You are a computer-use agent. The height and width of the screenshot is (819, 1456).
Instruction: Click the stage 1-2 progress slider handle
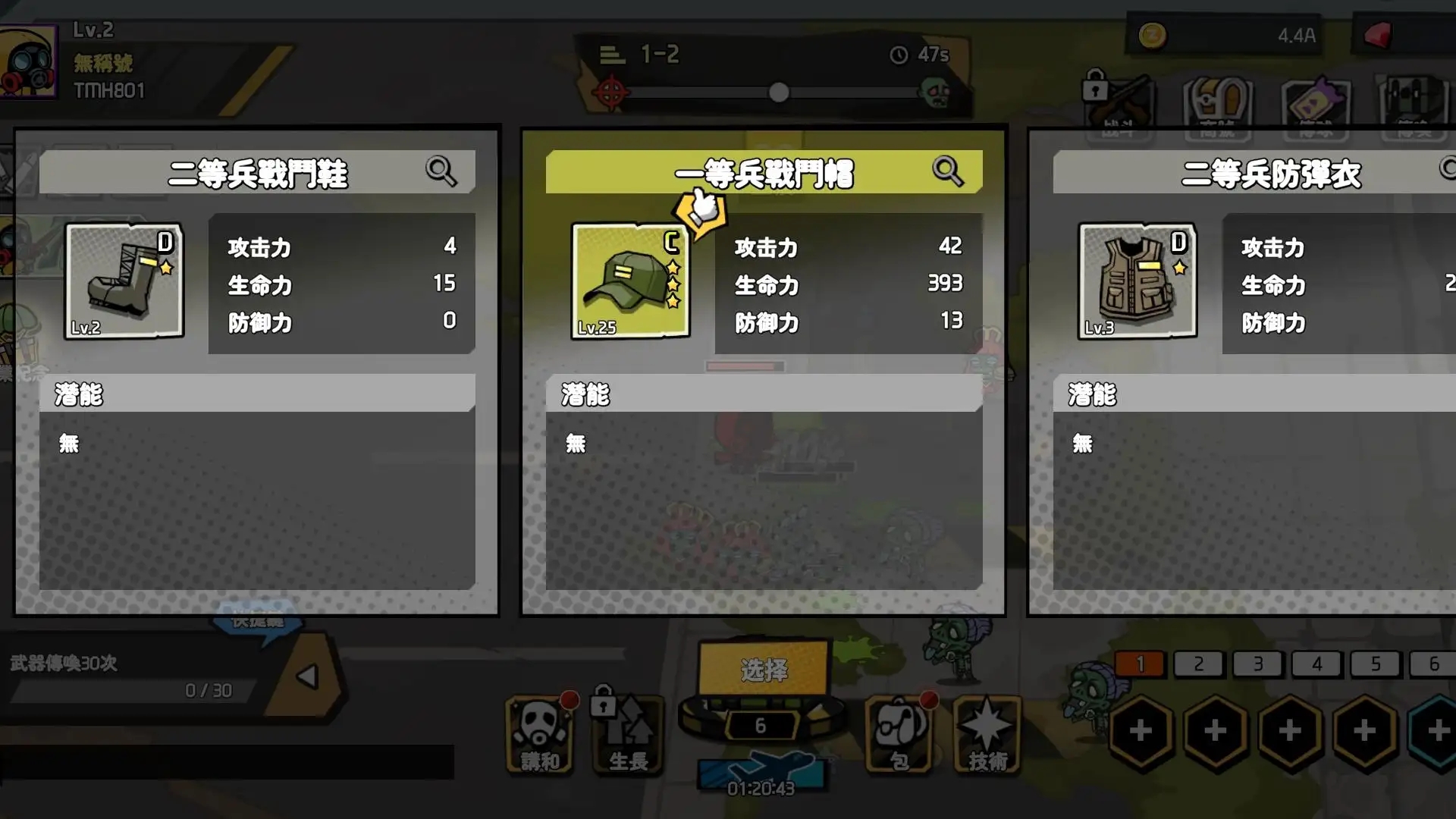point(778,93)
